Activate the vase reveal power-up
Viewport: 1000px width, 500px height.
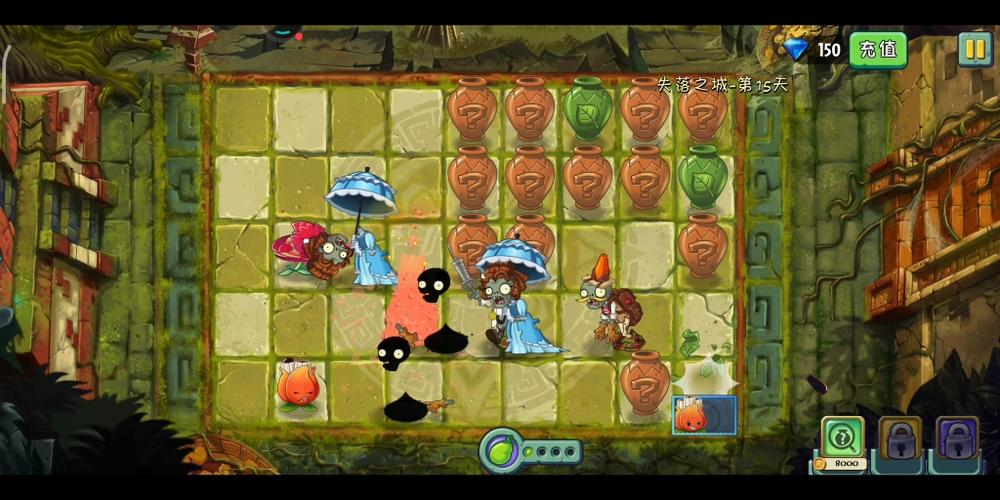(843, 438)
